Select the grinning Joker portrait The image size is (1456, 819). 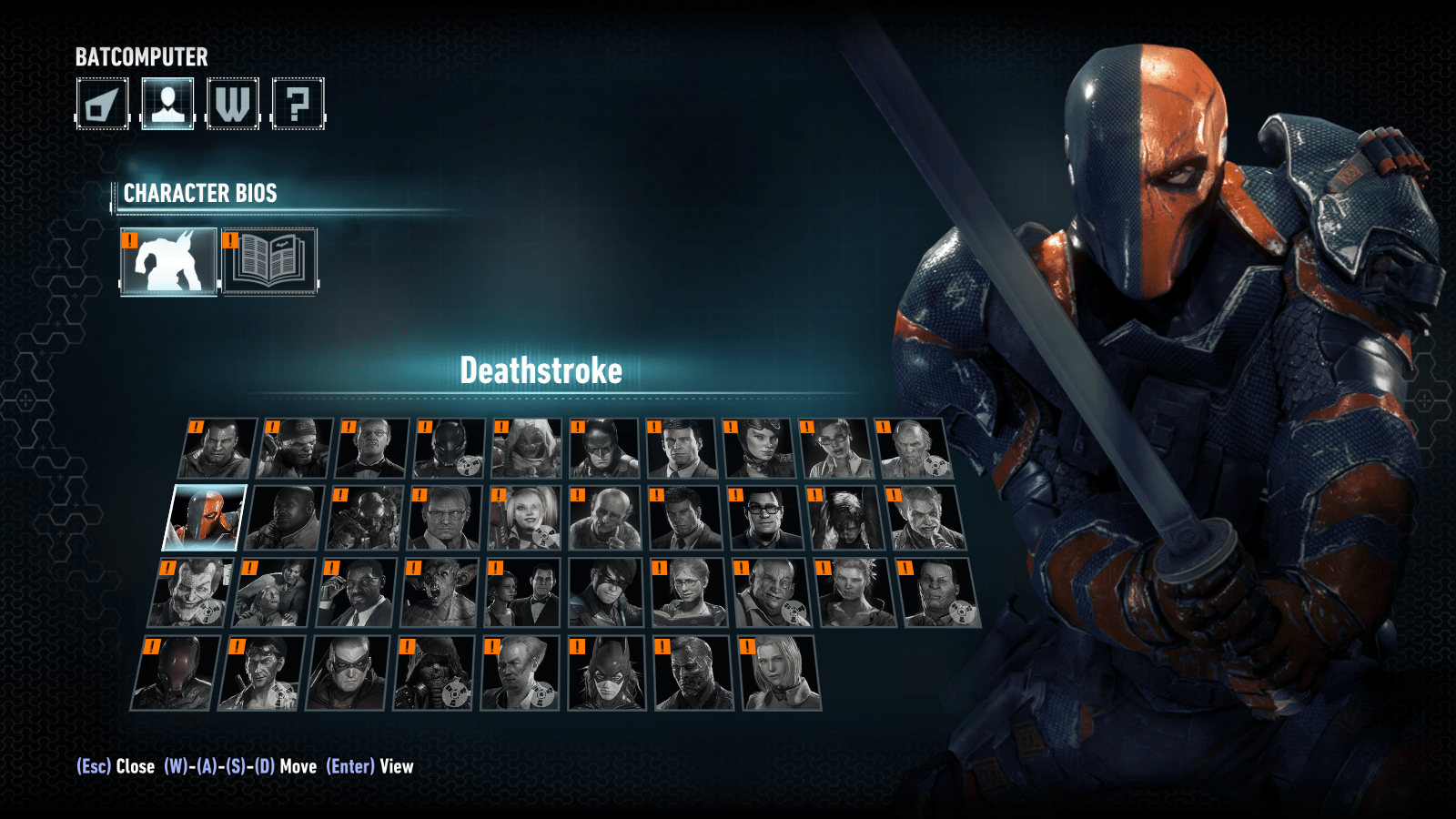(x=189, y=593)
